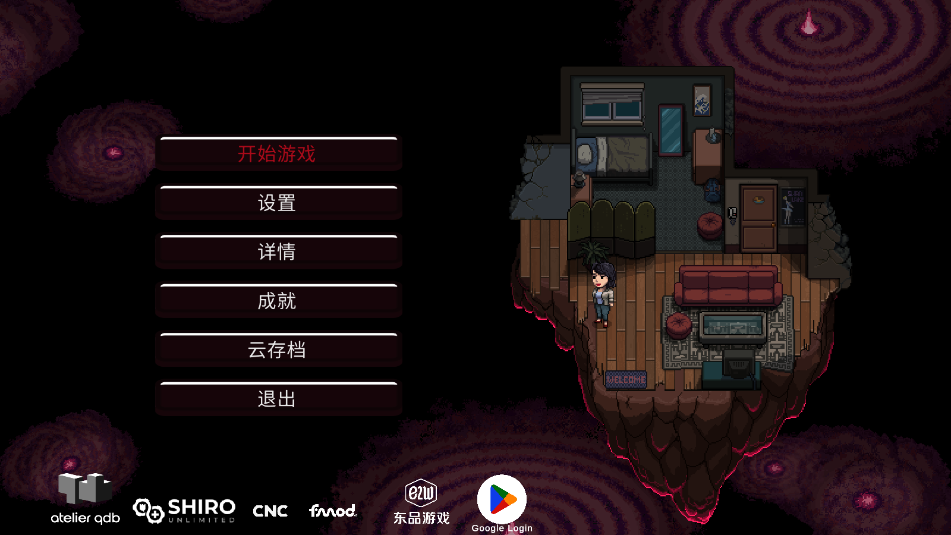Choose the 详情 details entry
951x535 pixels.
[x=278, y=252]
